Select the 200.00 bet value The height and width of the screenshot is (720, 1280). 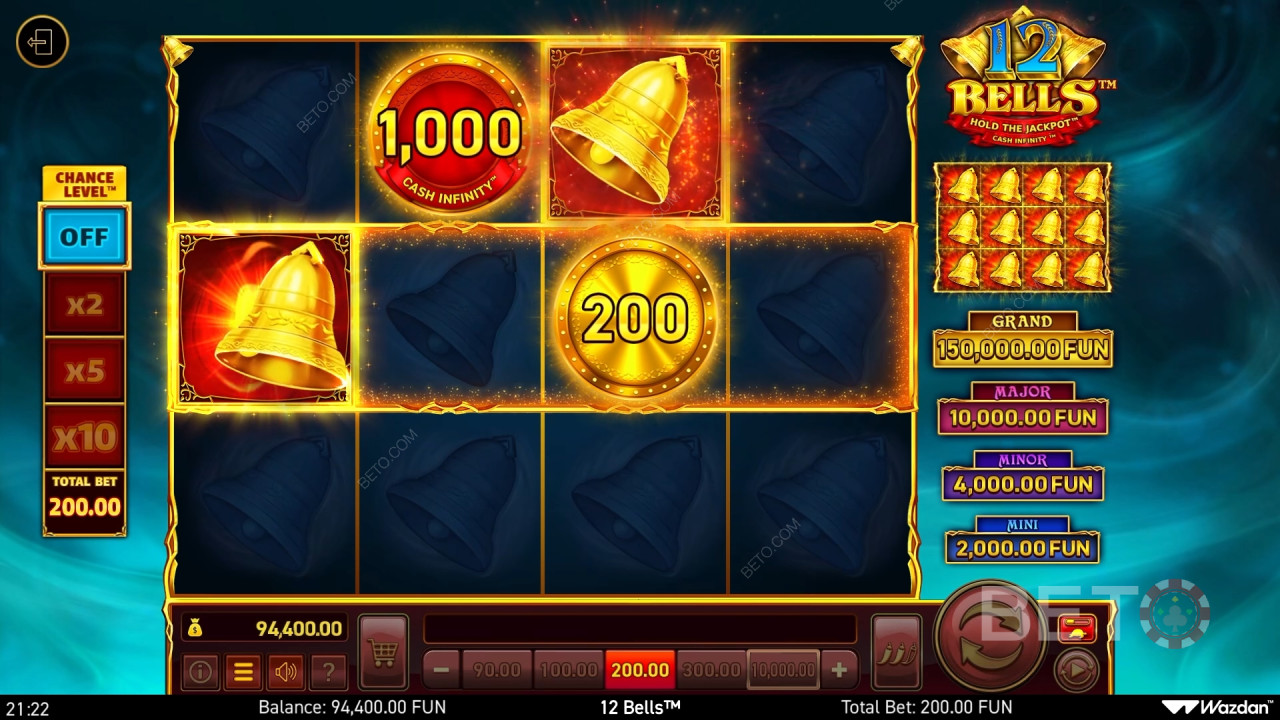click(640, 670)
